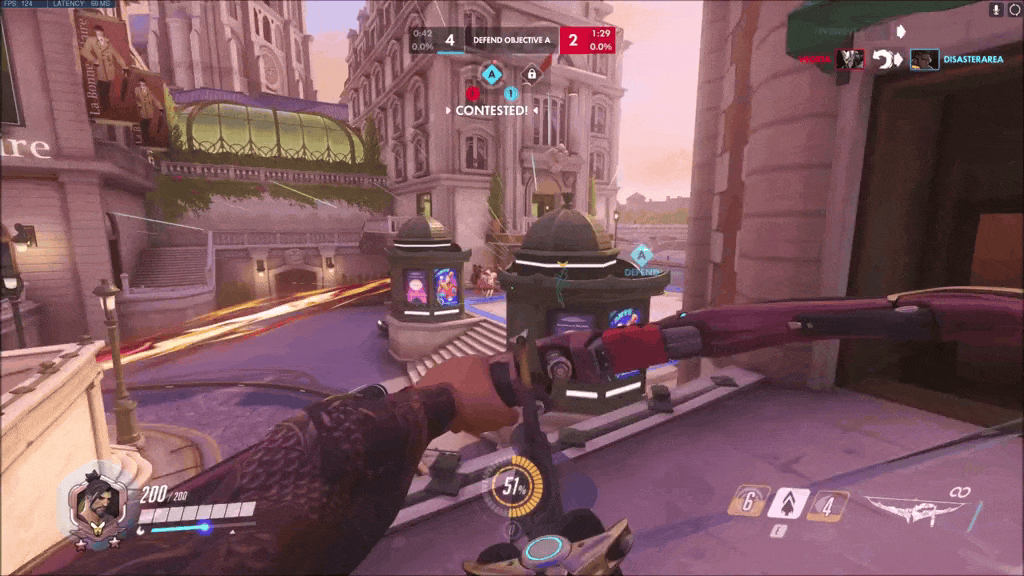Click the Defend waypoint marker over the objective
1024x576 pixels.
pyautogui.click(x=640, y=258)
